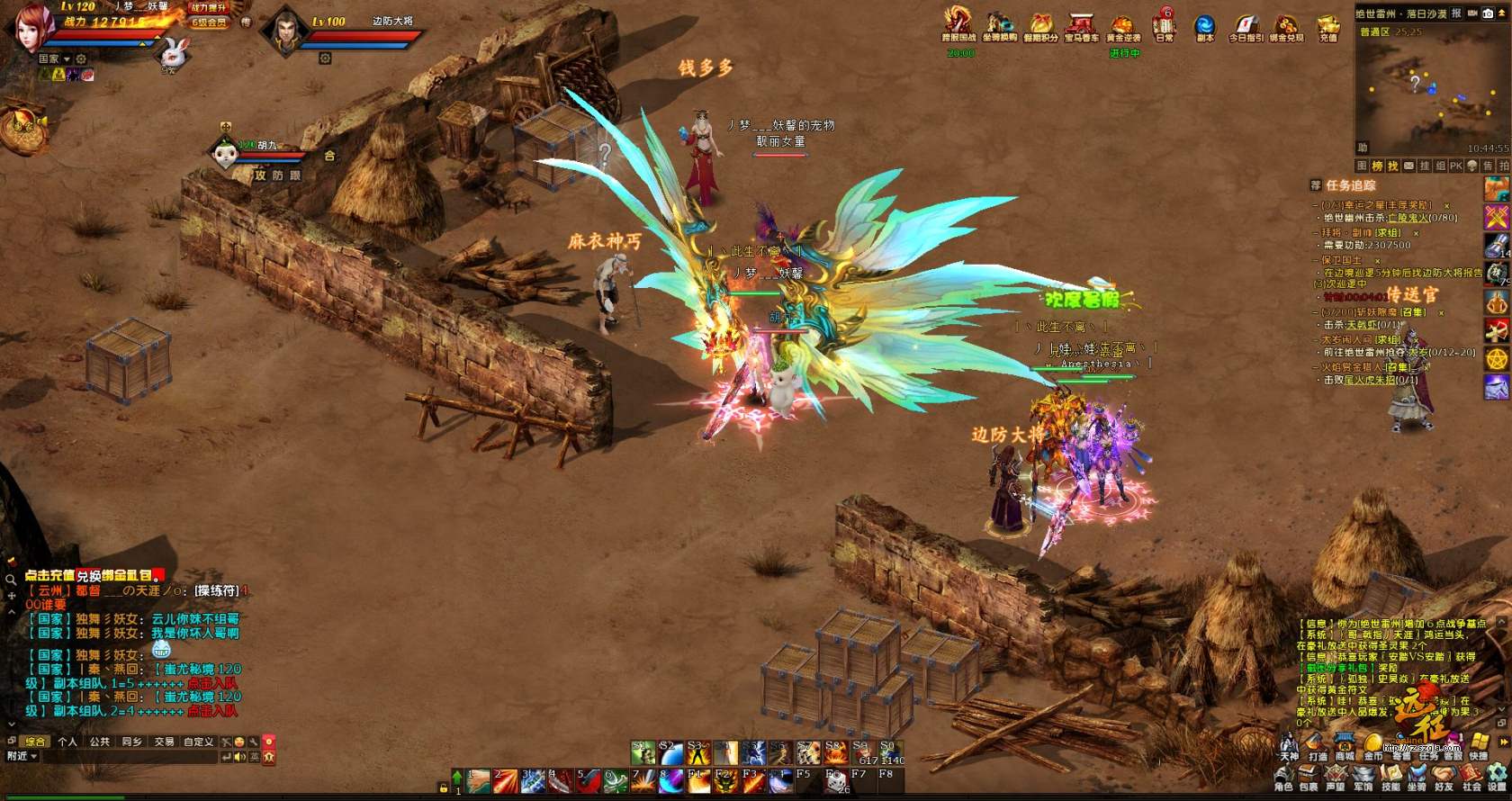Open the 今日指引 daily guide
Screen dimensions: 1512x801
click(1246, 25)
